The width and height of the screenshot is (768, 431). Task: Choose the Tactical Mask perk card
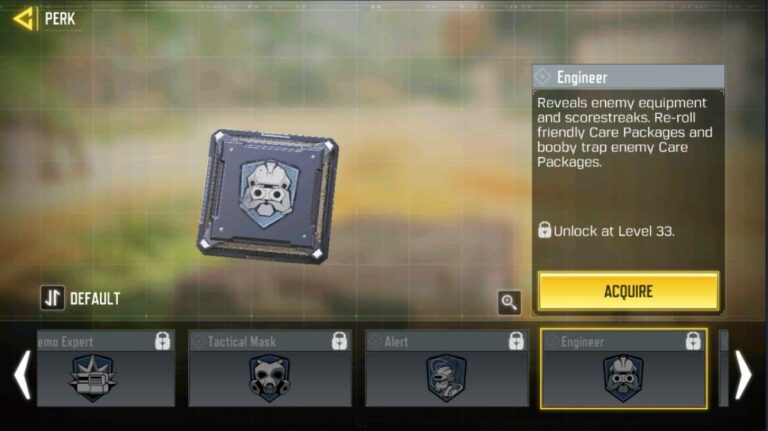270,369
